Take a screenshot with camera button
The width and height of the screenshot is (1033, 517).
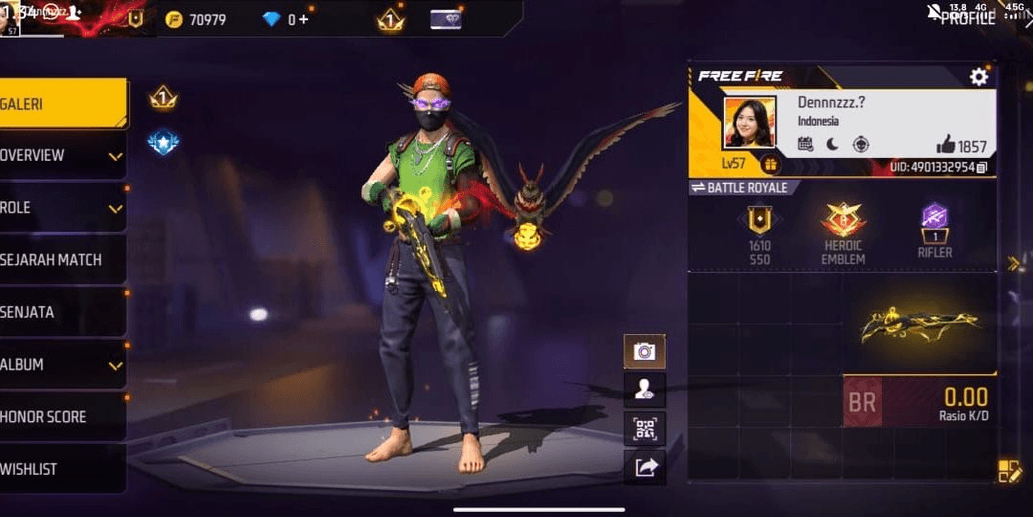coord(644,351)
